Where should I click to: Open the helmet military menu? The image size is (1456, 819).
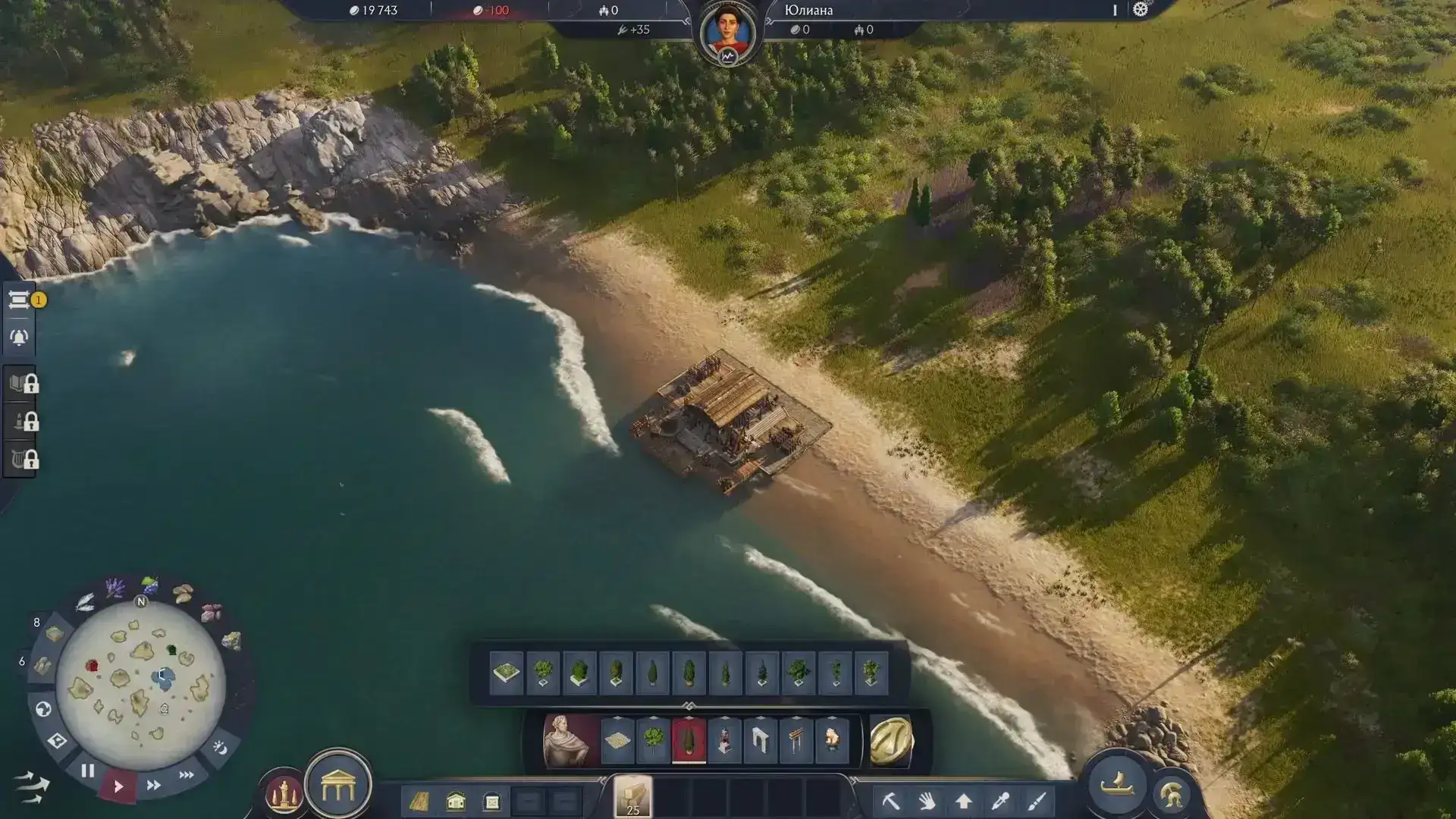(1171, 794)
